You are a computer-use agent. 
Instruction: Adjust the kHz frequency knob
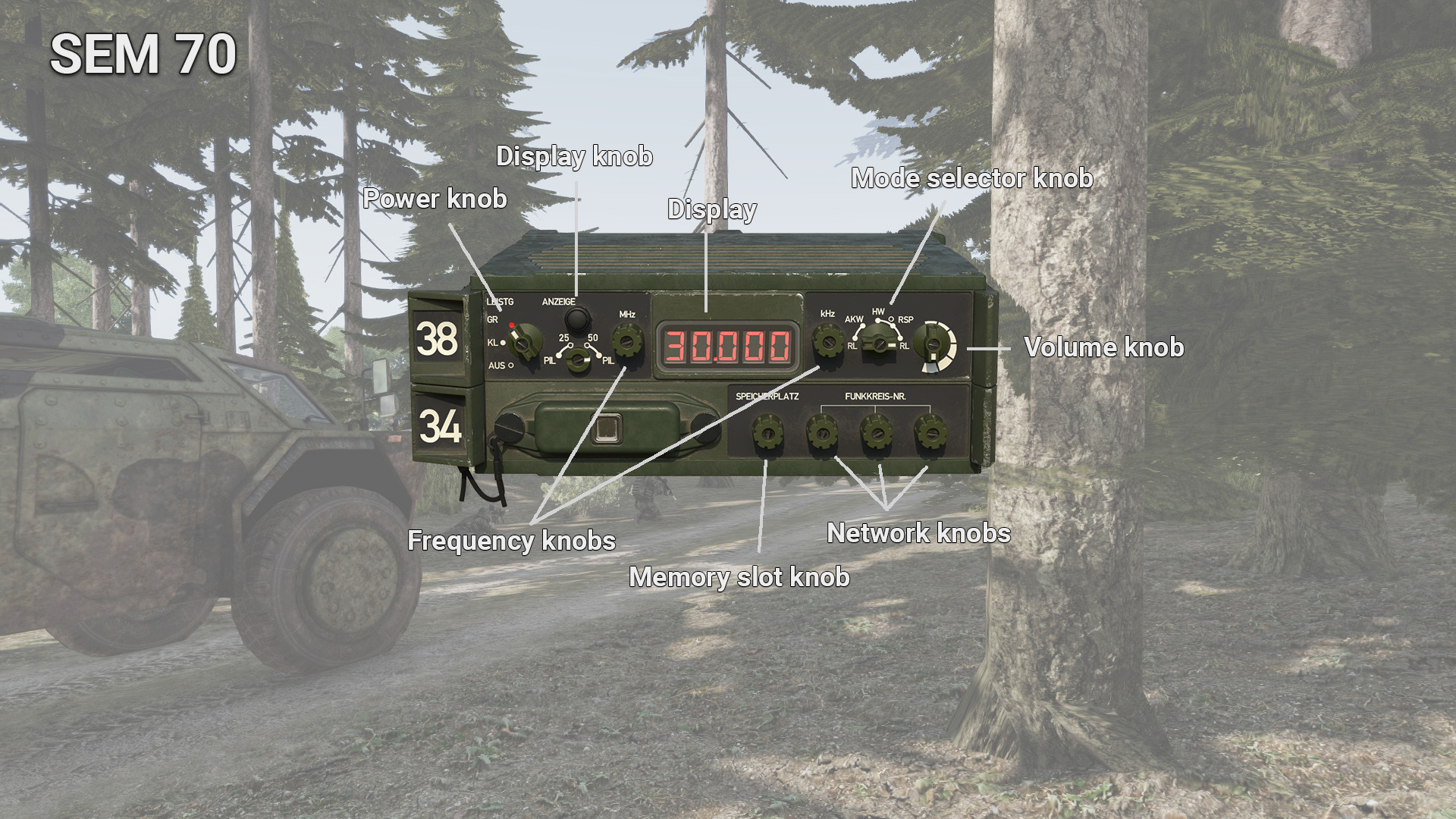[827, 341]
